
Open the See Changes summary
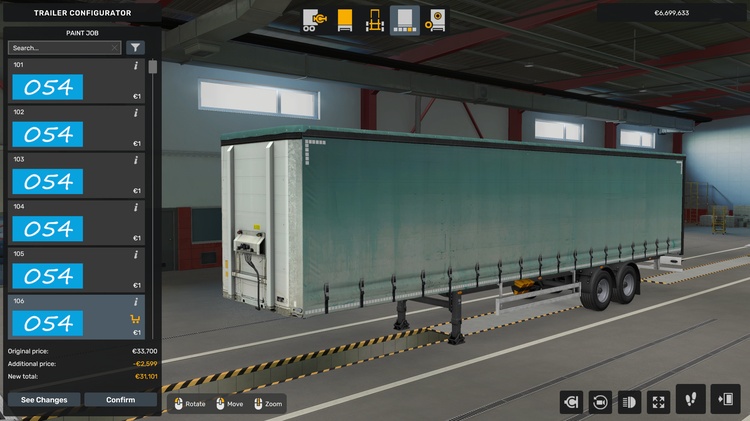[x=44, y=400]
